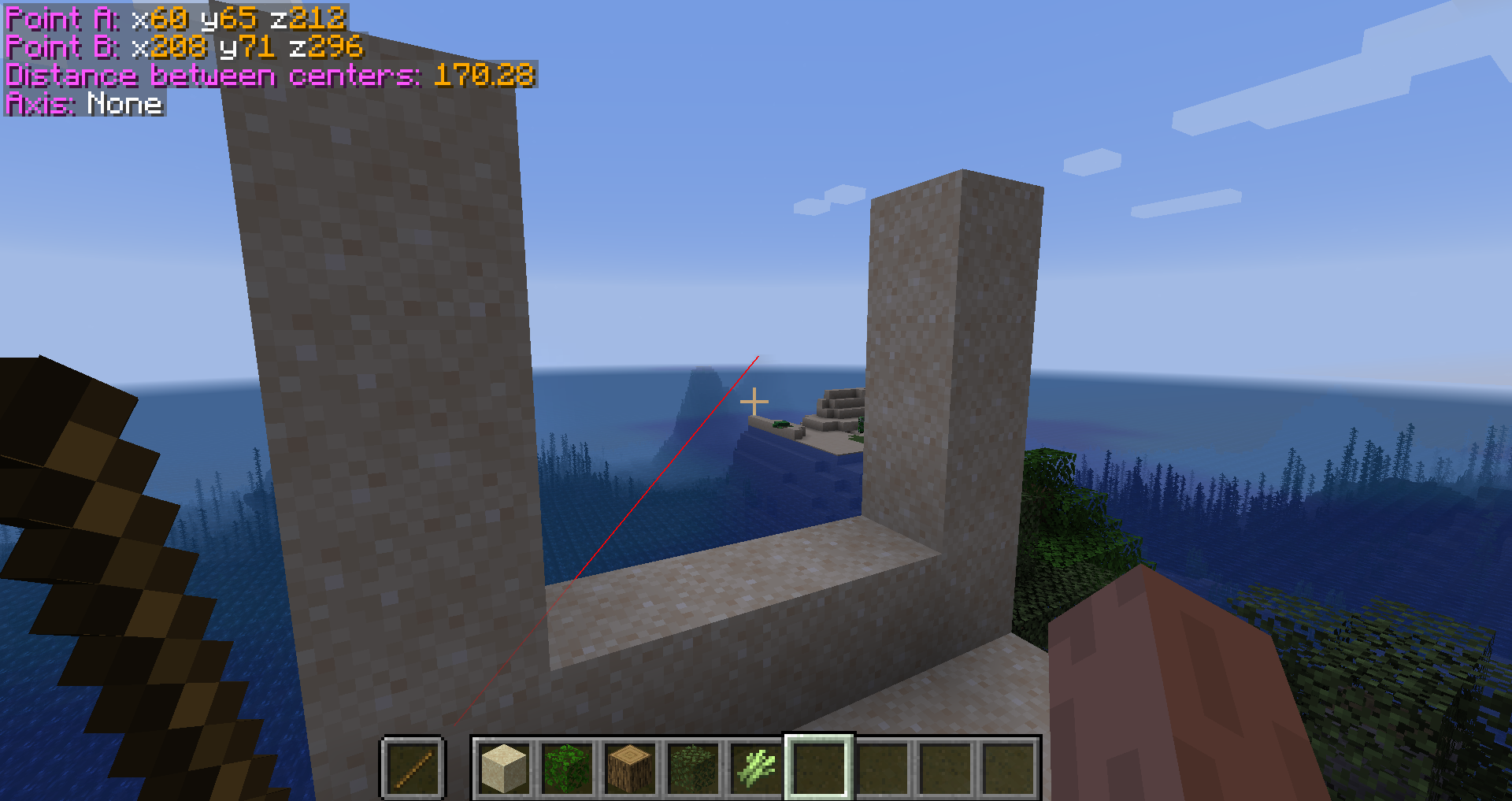Viewport: 1512px width, 801px height.
Task: Select the sand block hotbar slot
Action: point(504,768)
